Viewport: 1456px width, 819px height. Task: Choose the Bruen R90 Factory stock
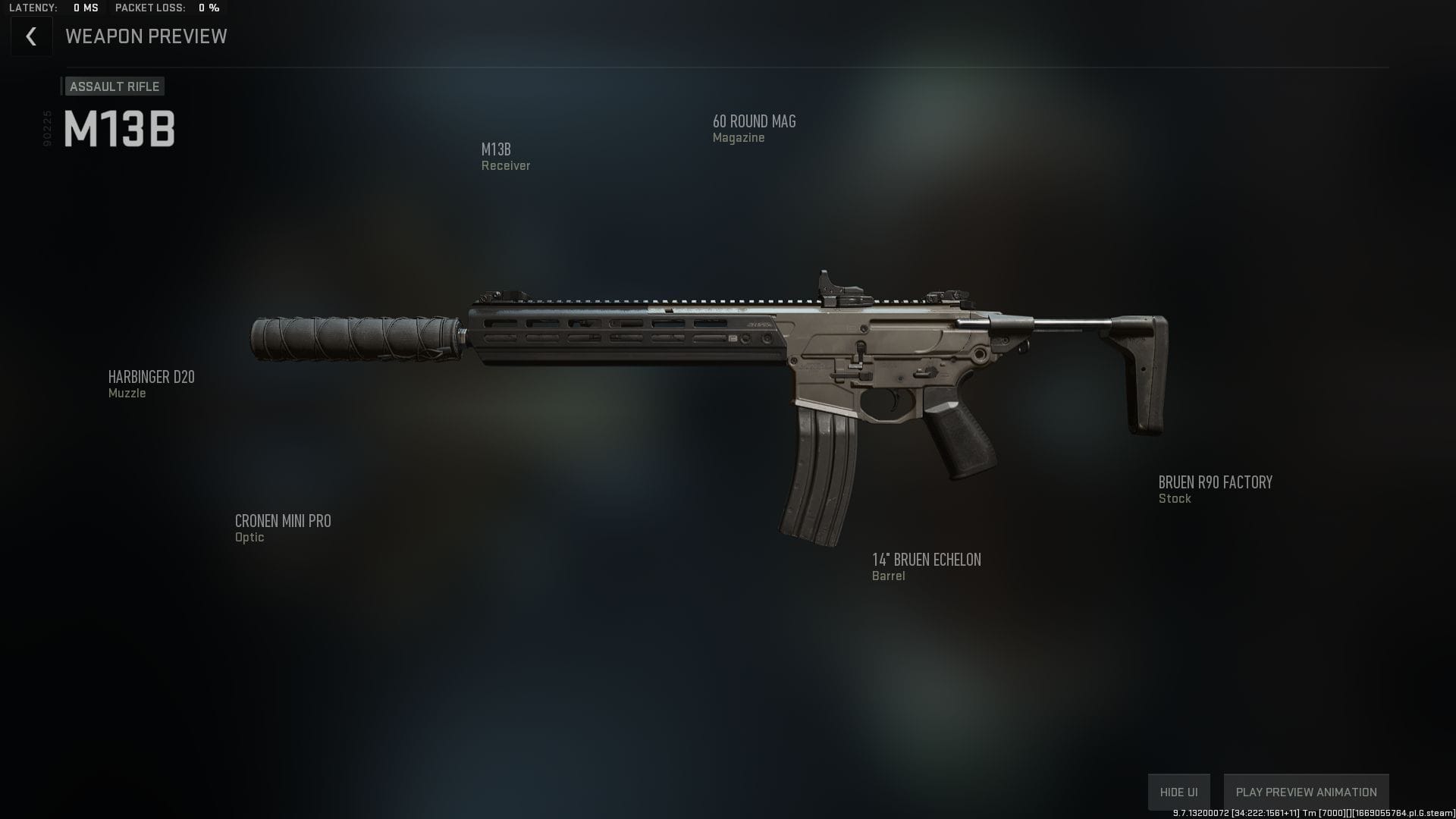point(1215,488)
